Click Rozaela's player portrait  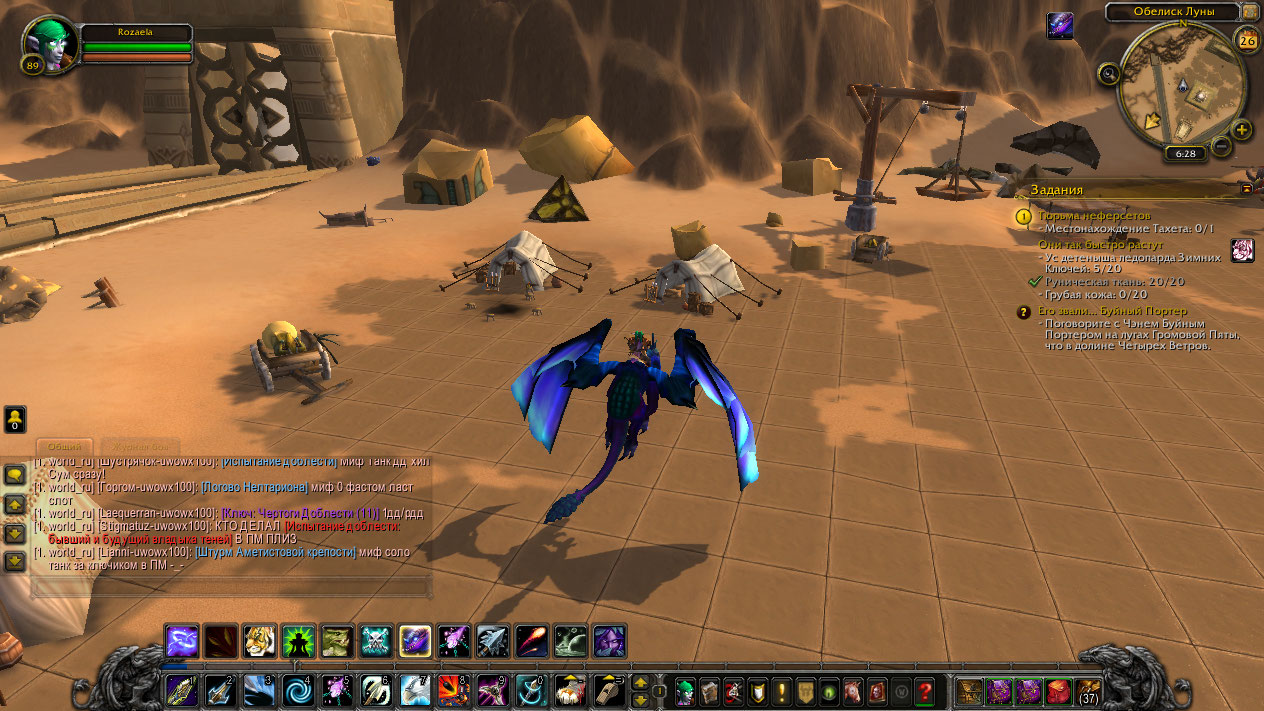48,44
